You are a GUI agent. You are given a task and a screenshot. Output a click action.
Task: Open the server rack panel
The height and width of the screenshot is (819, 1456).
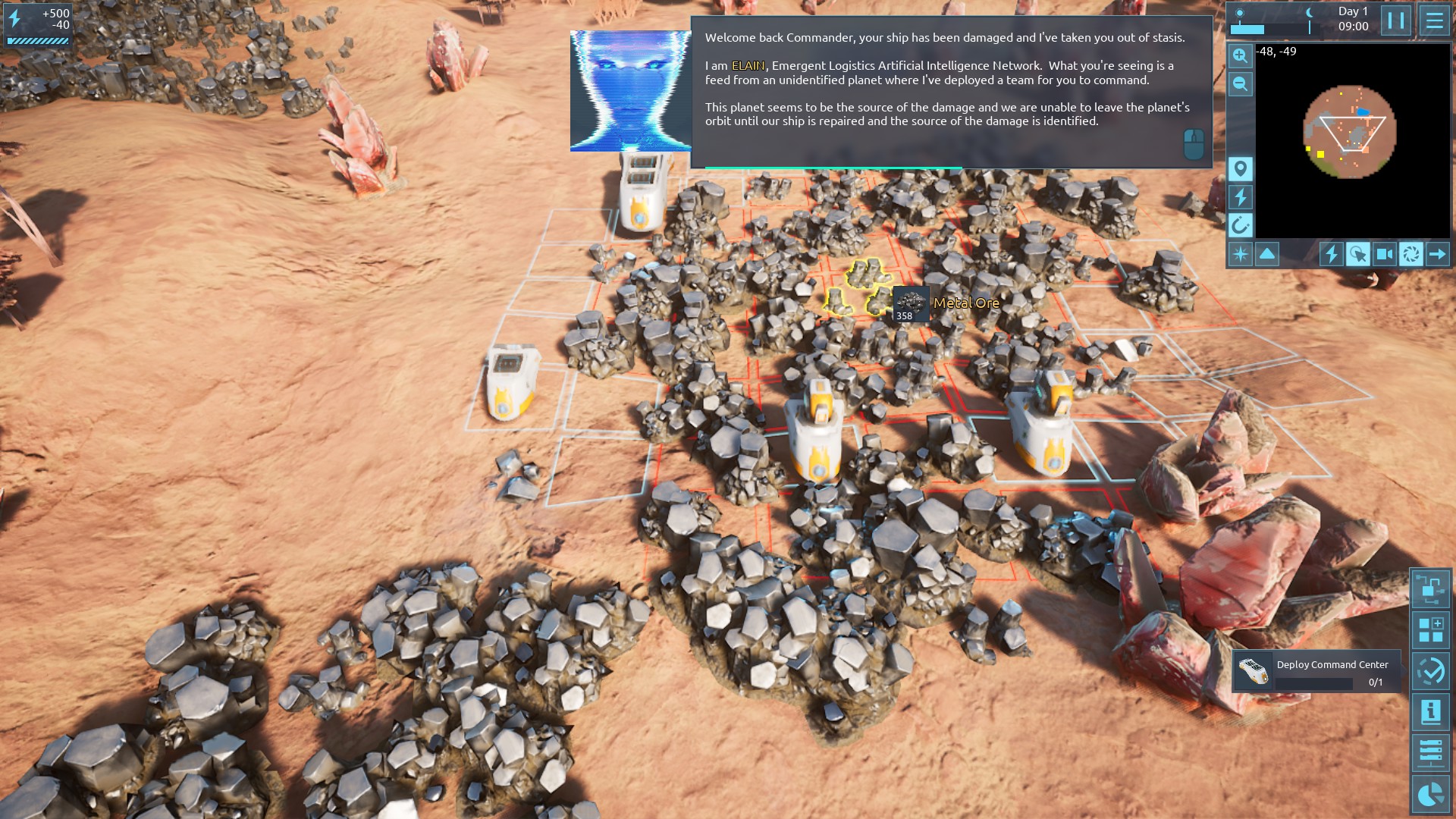tap(1430, 753)
